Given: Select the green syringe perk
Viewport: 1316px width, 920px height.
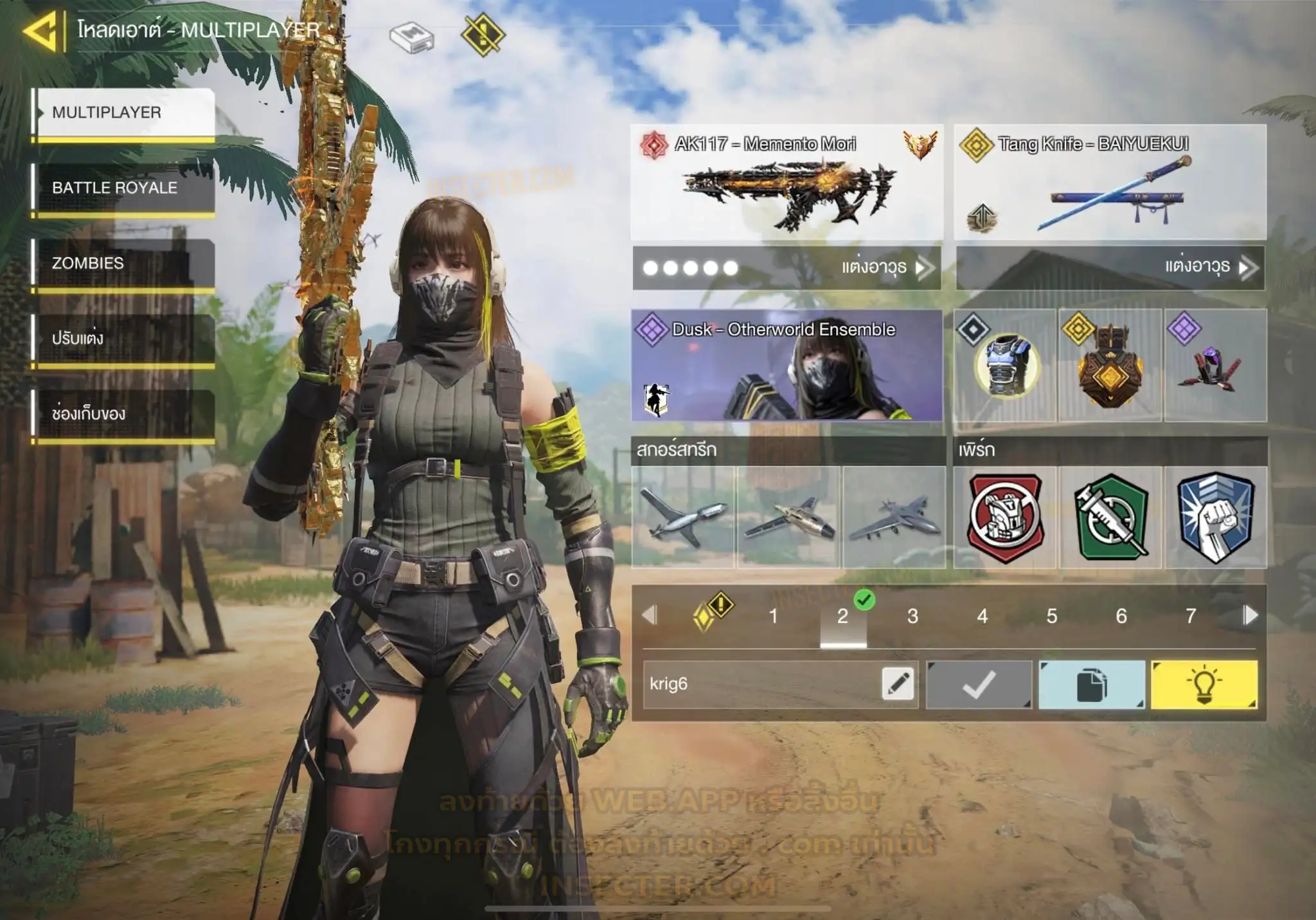Looking at the screenshot, I should coord(1110,517).
